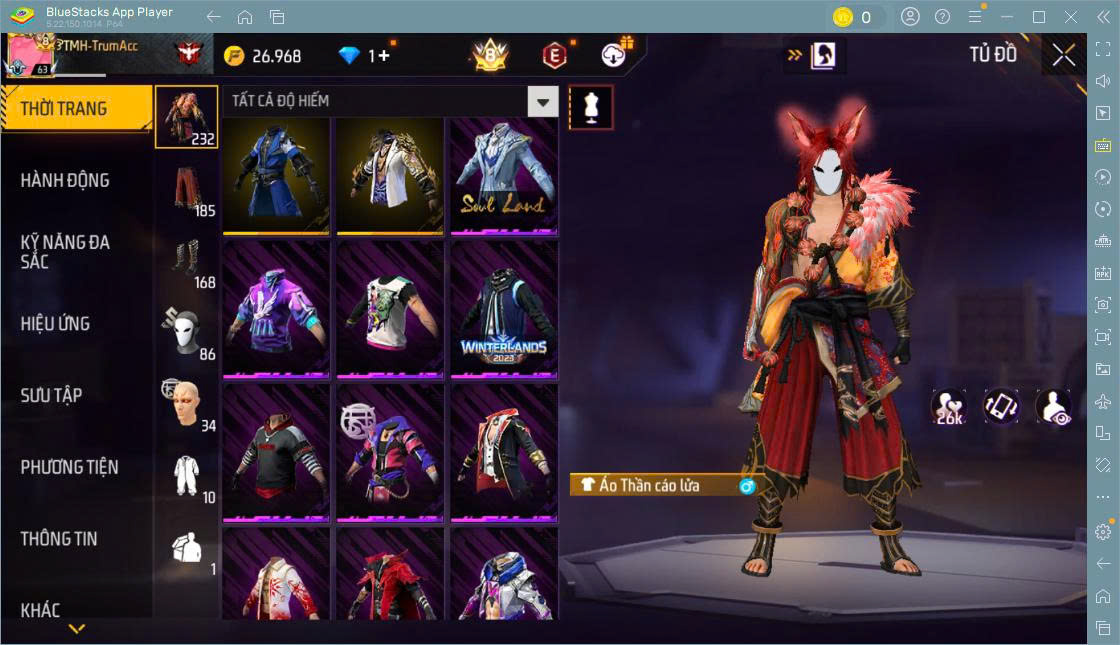Select the Soul Land jacket item

(x=503, y=176)
